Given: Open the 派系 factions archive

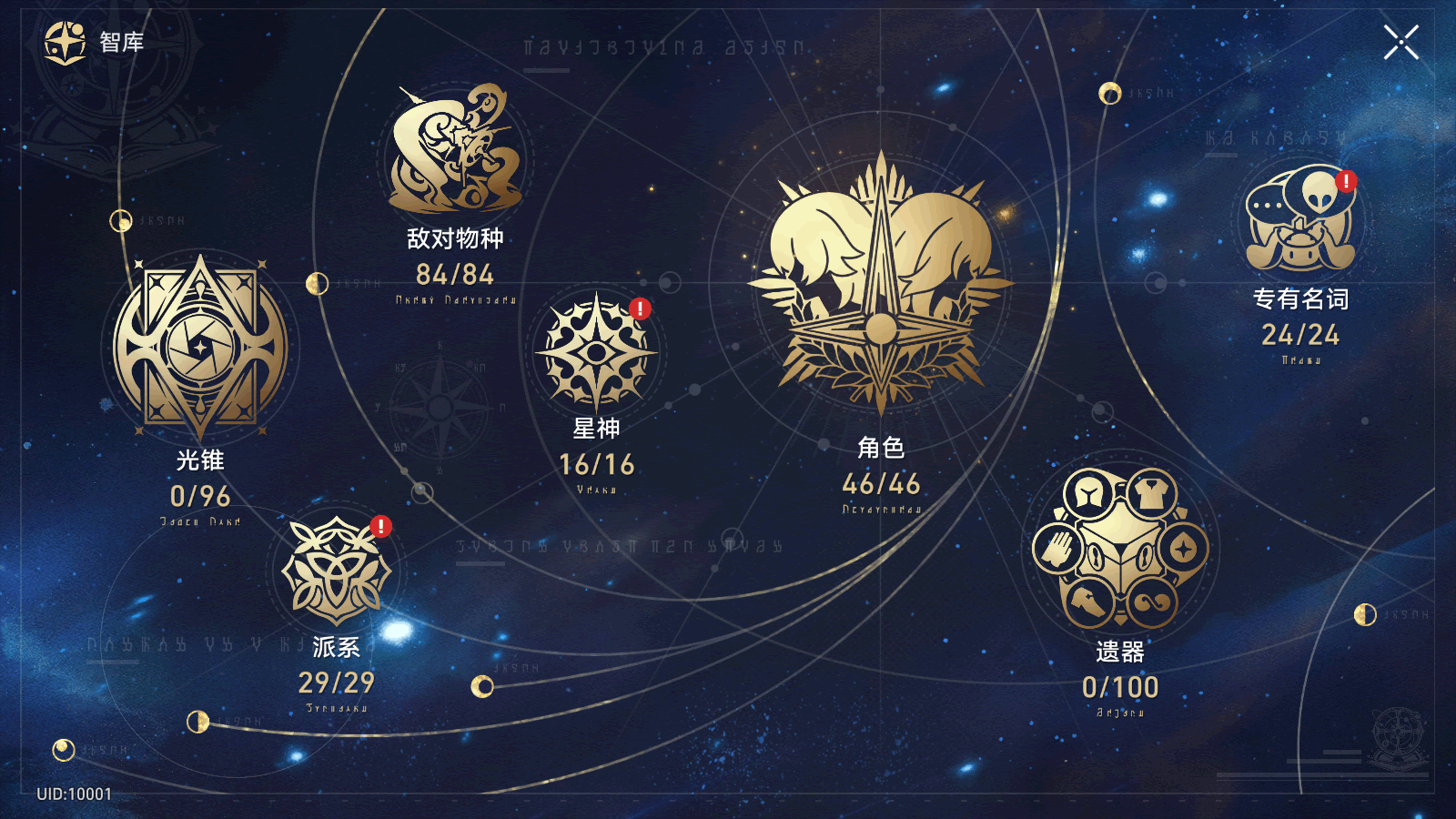Looking at the screenshot, I should point(336,571).
